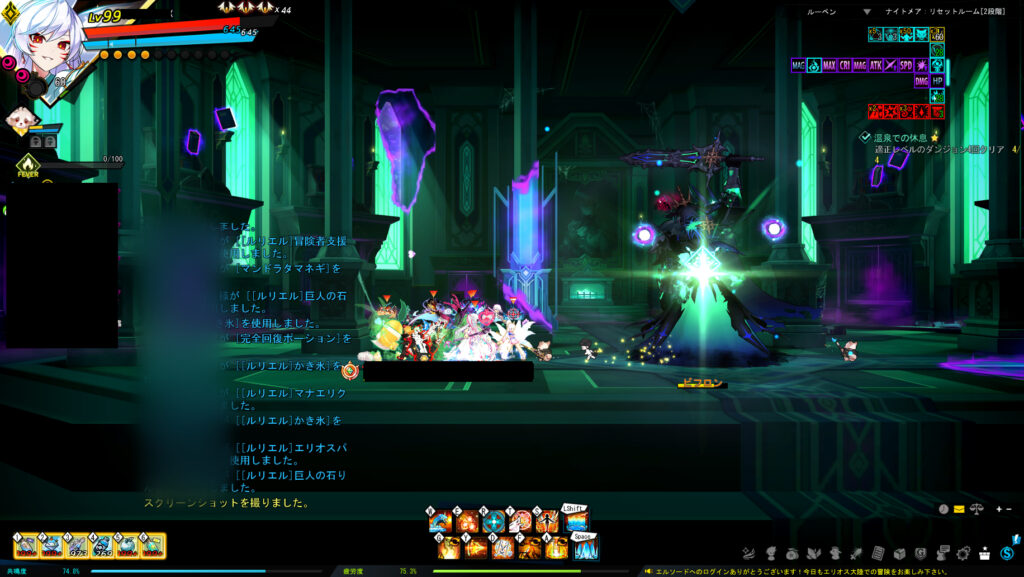Click the Fever gauge icon
Viewport: 1024px width, 577px height.
pos(27,163)
